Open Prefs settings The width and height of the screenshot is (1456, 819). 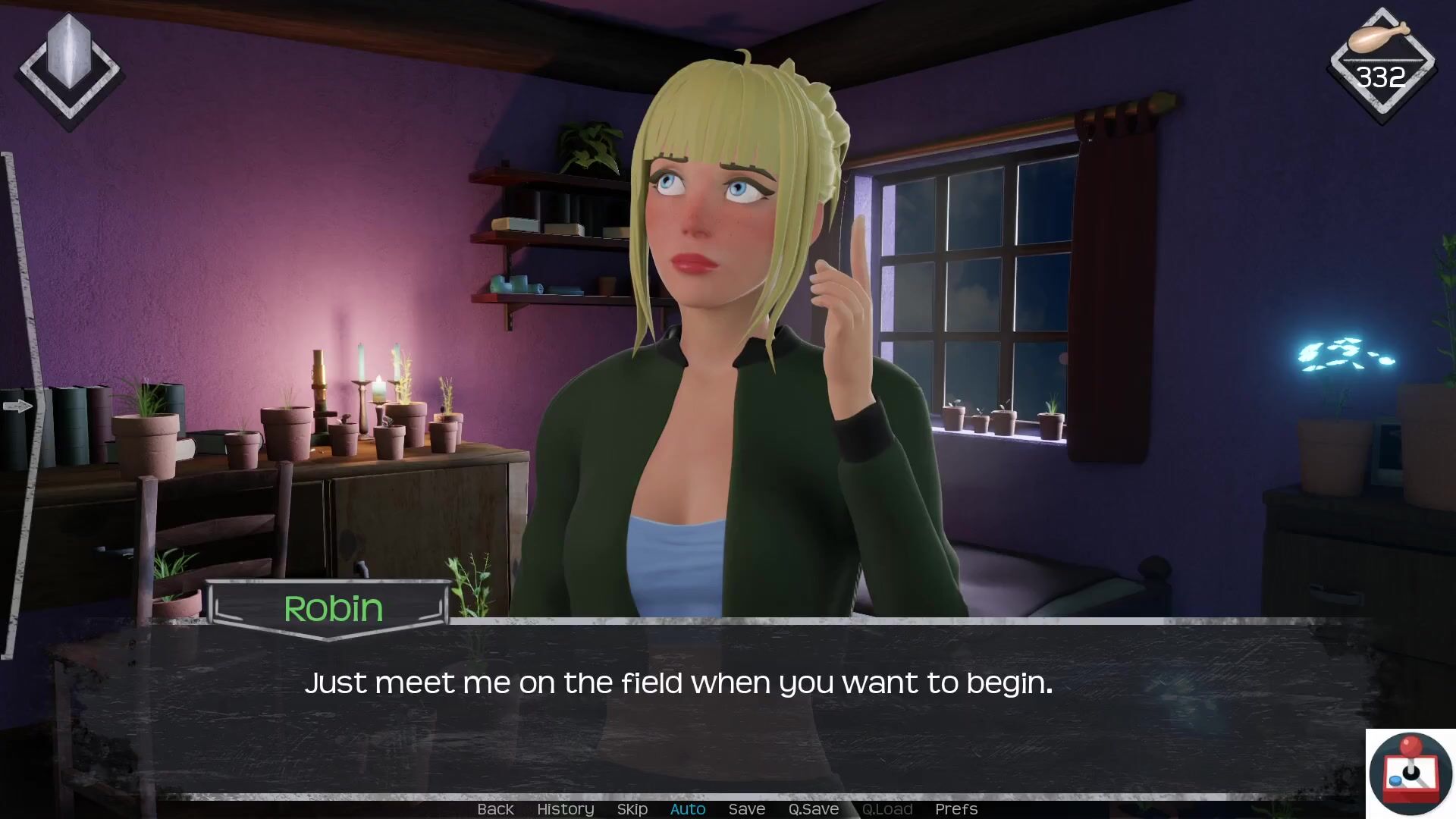pyautogui.click(x=955, y=809)
